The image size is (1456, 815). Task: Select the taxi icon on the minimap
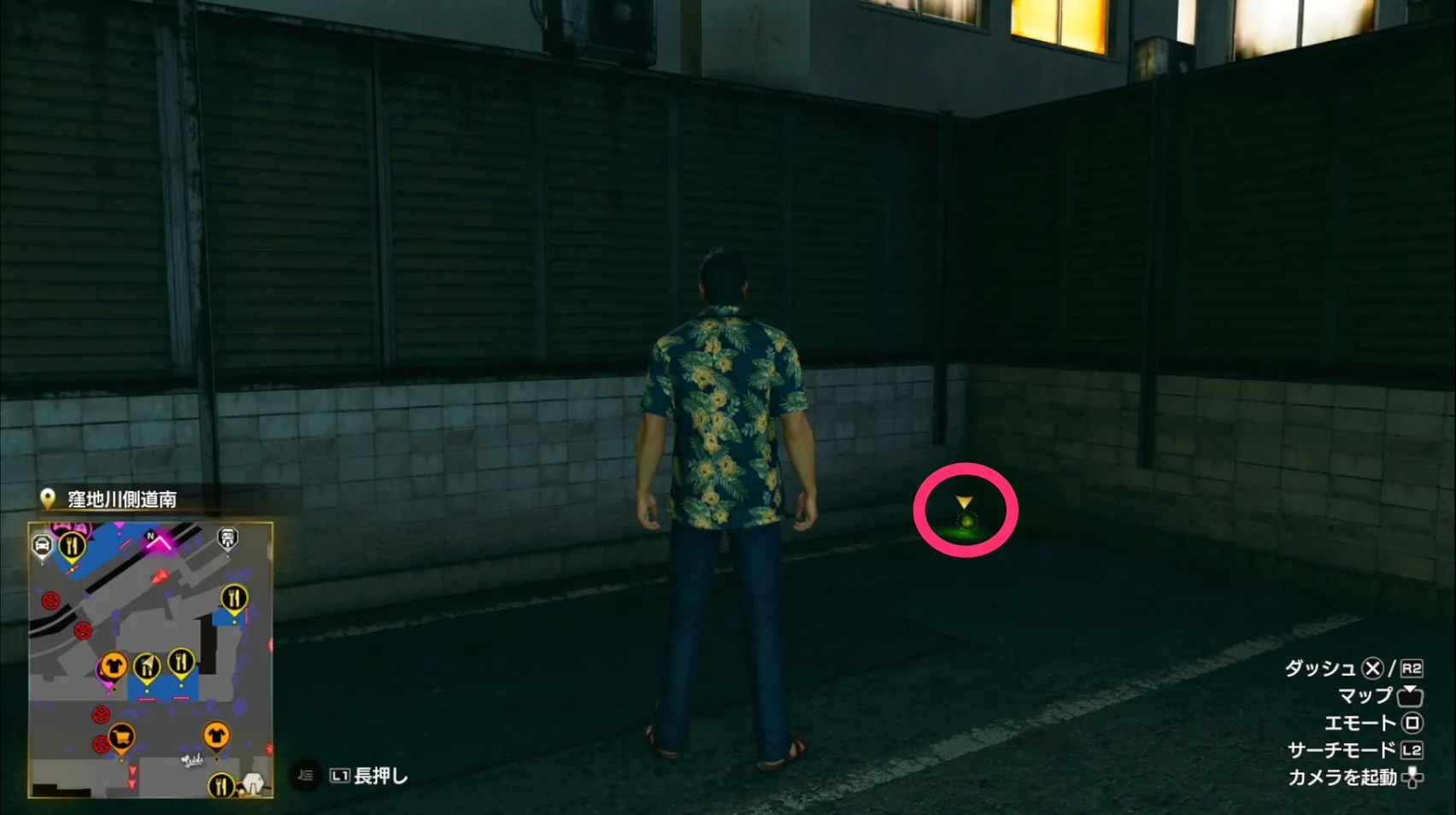pos(42,543)
